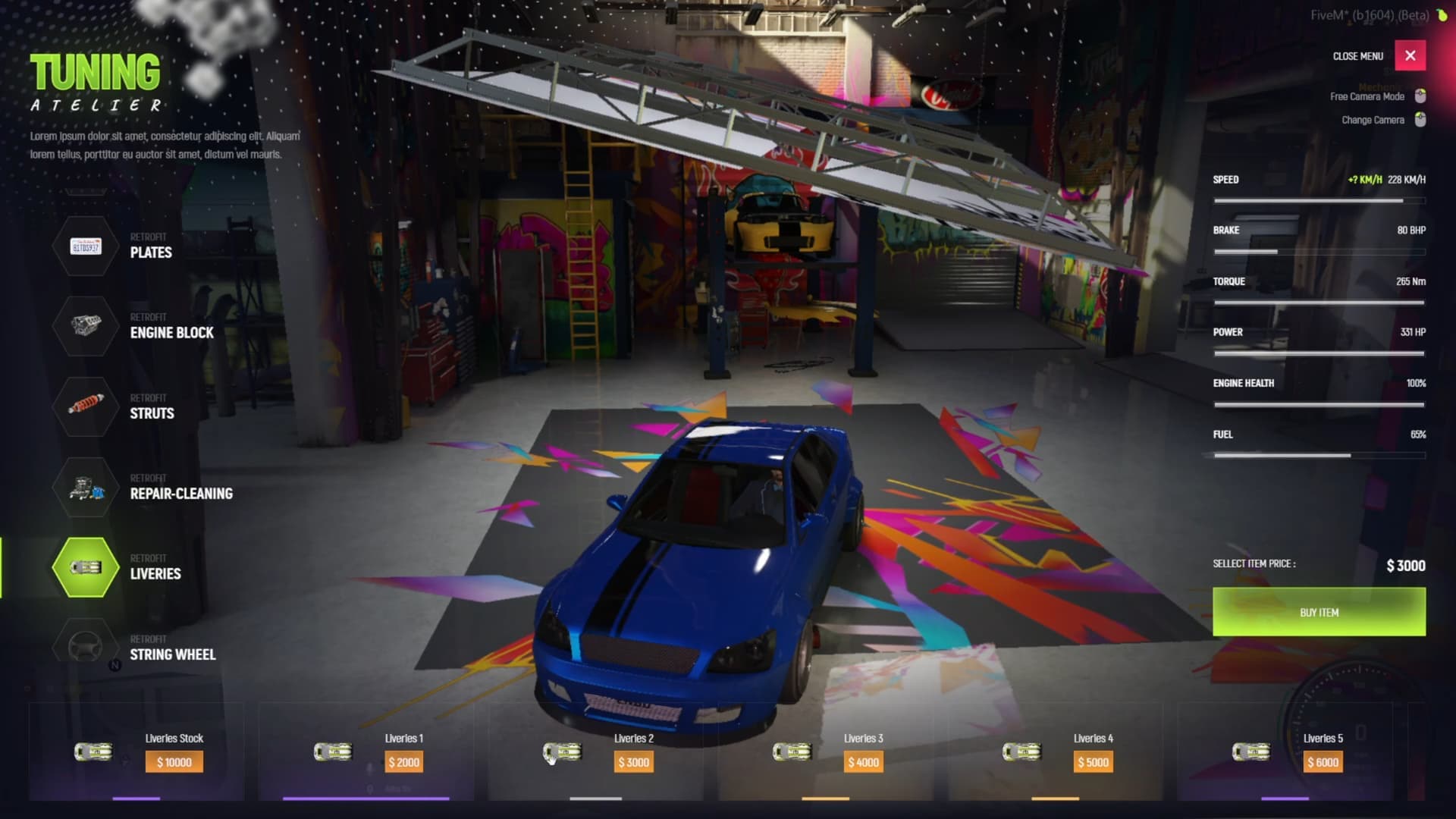Click the green Liveries hexagon icon

click(x=84, y=567)
